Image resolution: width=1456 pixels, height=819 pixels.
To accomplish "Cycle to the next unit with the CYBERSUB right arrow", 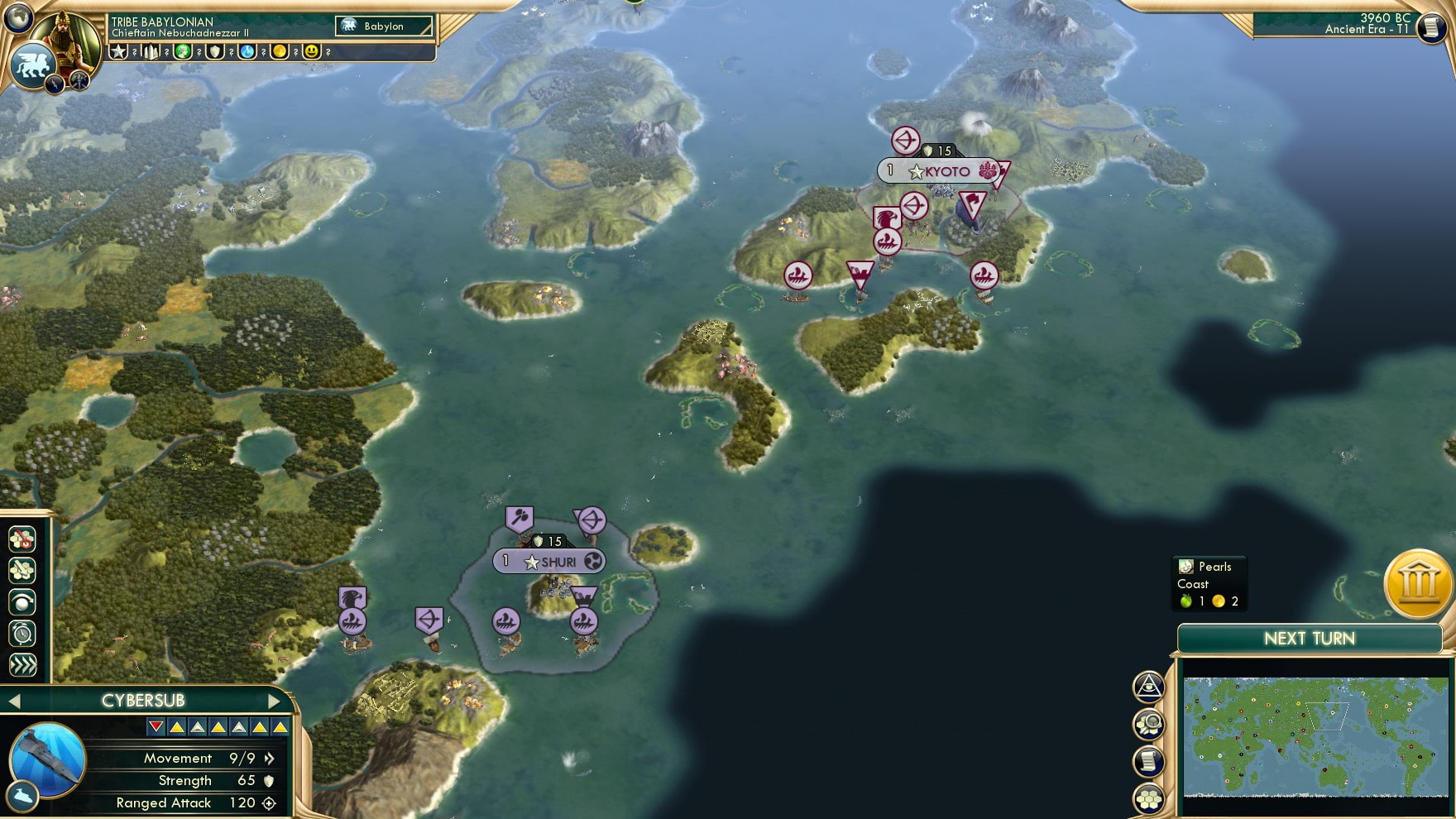I will tap(275, 700).
